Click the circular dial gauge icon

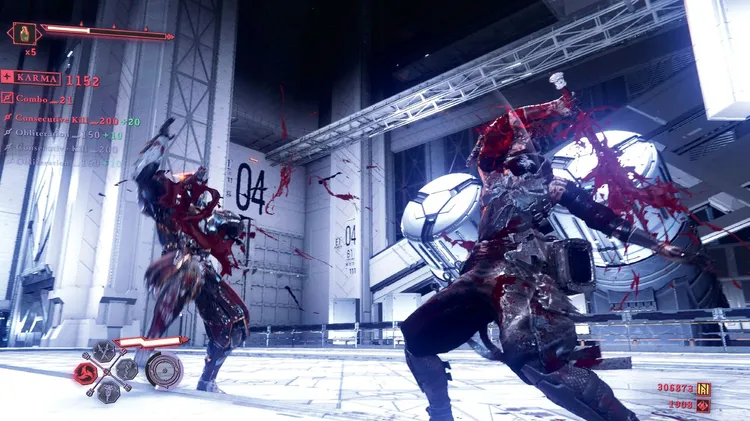(x=163, y=370)
